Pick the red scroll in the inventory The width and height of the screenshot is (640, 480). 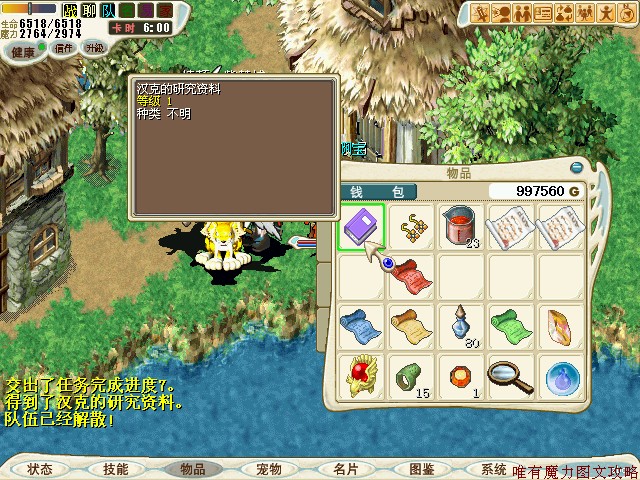tap(411, 275)
